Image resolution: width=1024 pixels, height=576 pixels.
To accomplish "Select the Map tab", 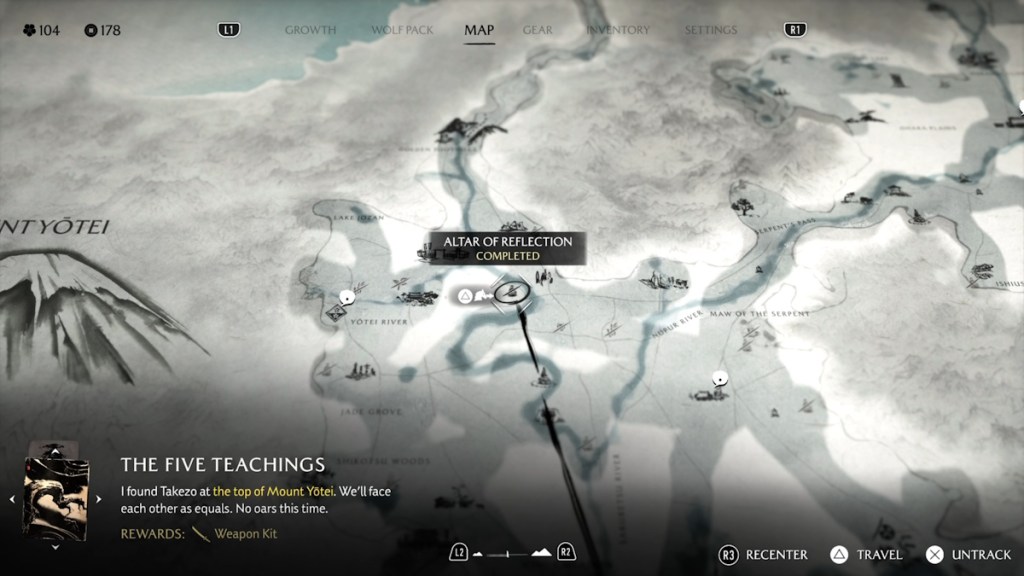I will coord(479,30).
